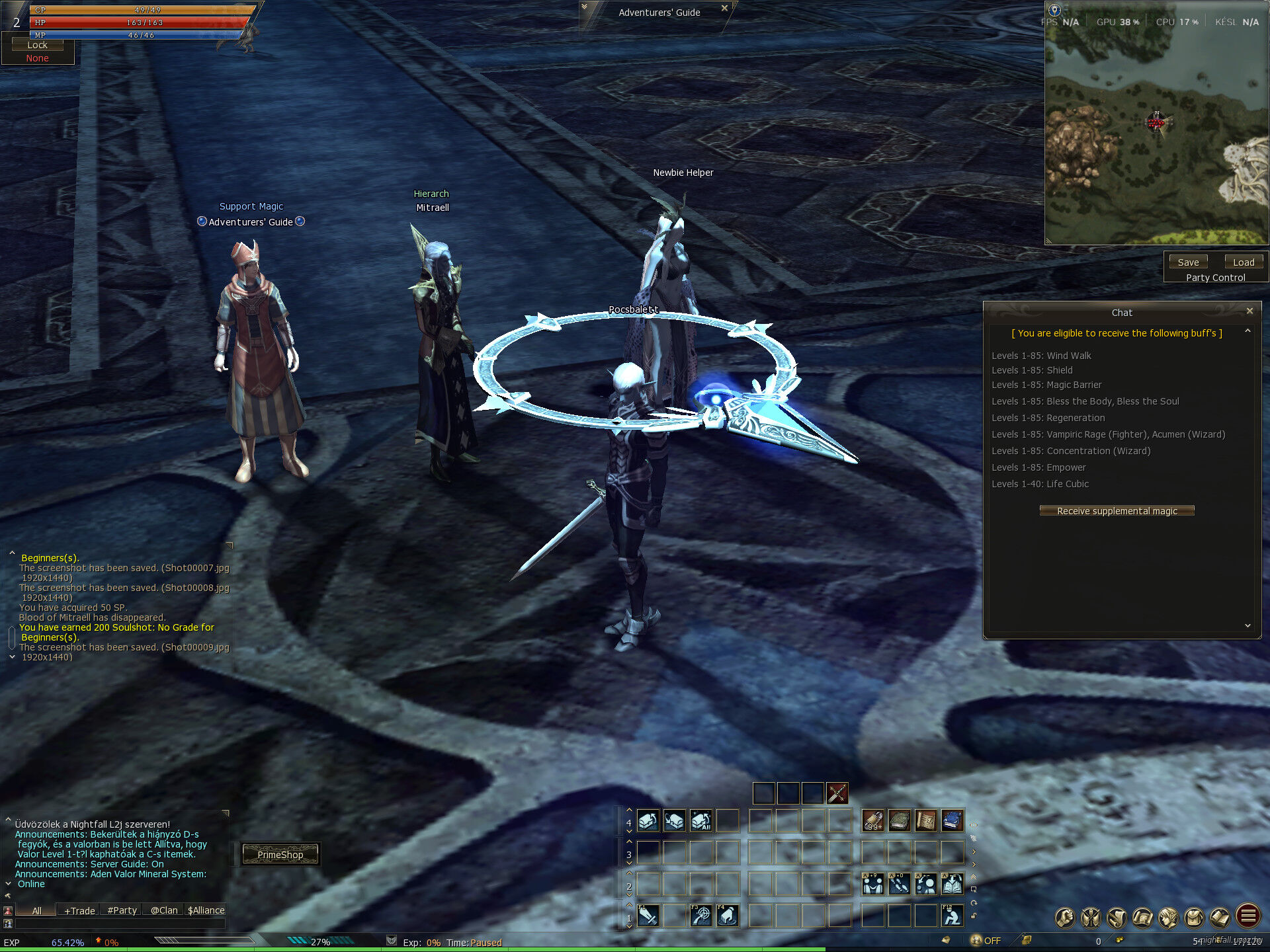This screenshot has height=952, width=1270.
Task: Close the Adventurers' Guide target window
Action: pyautogui.click(x=724, y=9)
